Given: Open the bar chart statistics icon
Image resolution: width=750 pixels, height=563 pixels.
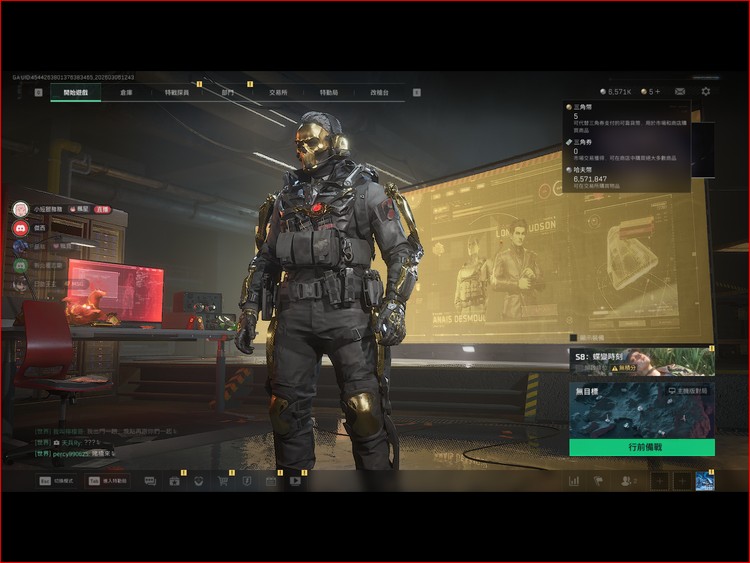Looking at the screenshot, I should point(574,481).
